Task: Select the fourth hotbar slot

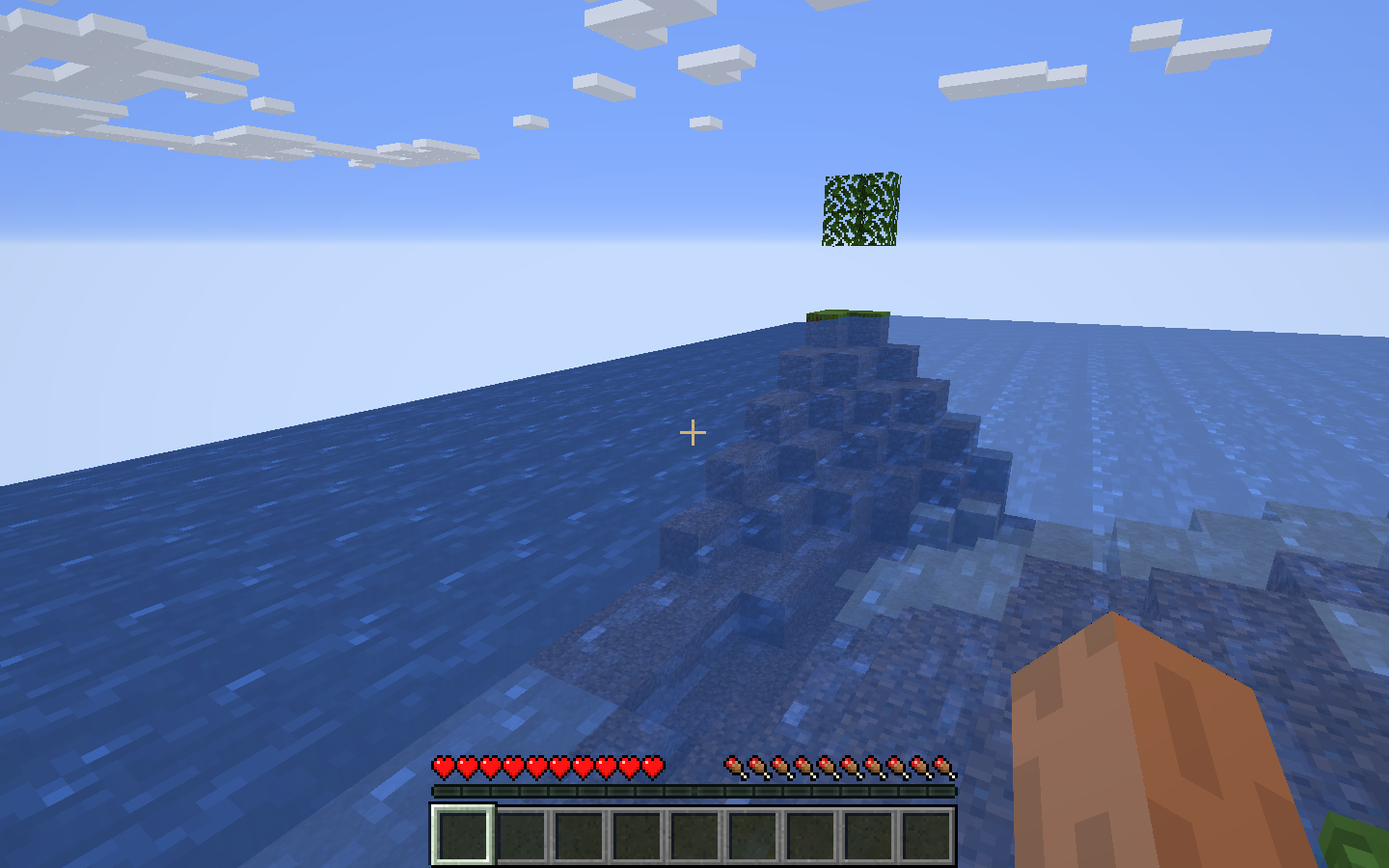Action: pos(640,837)
